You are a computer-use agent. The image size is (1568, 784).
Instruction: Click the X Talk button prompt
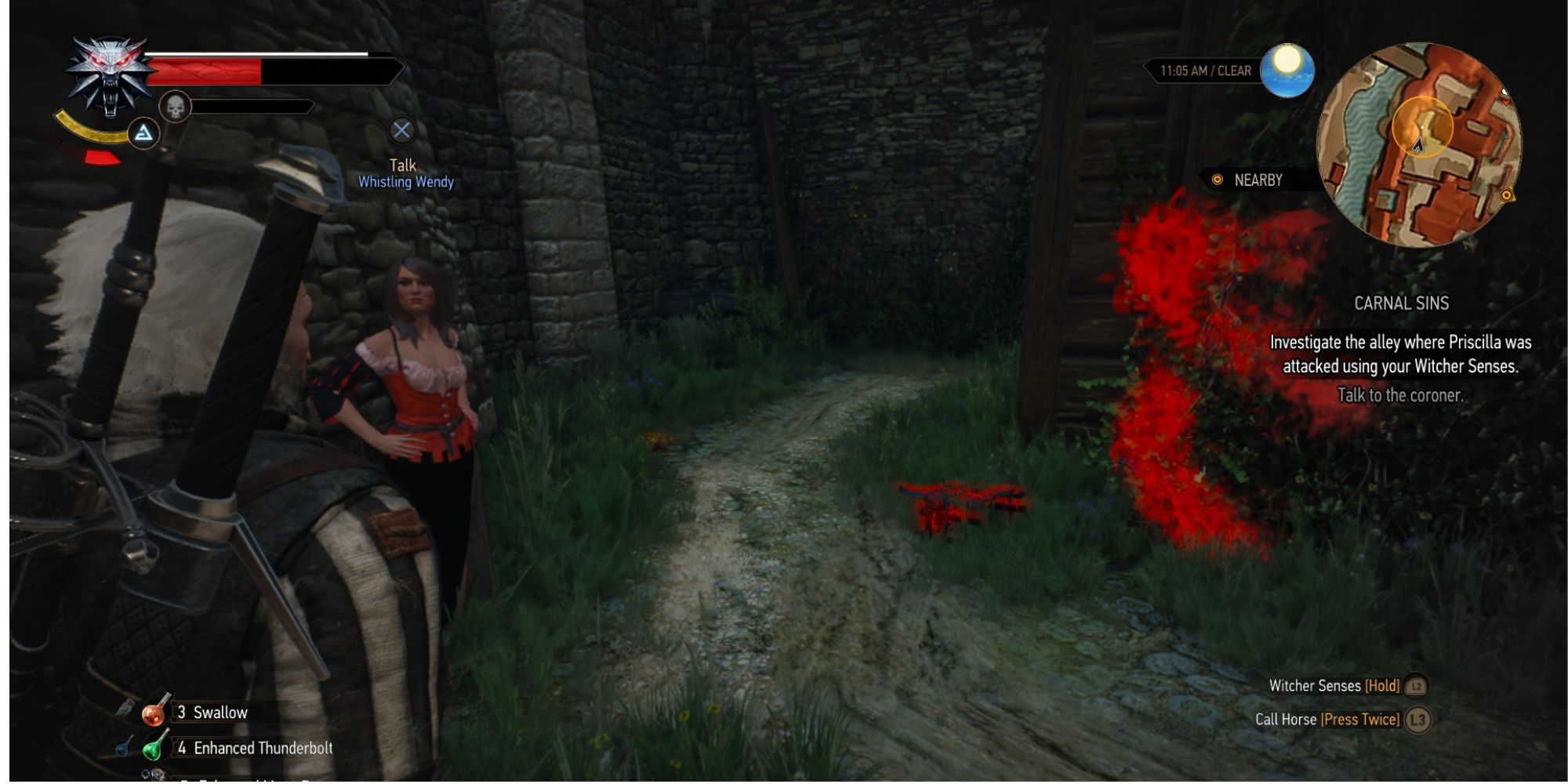[401, 129]
